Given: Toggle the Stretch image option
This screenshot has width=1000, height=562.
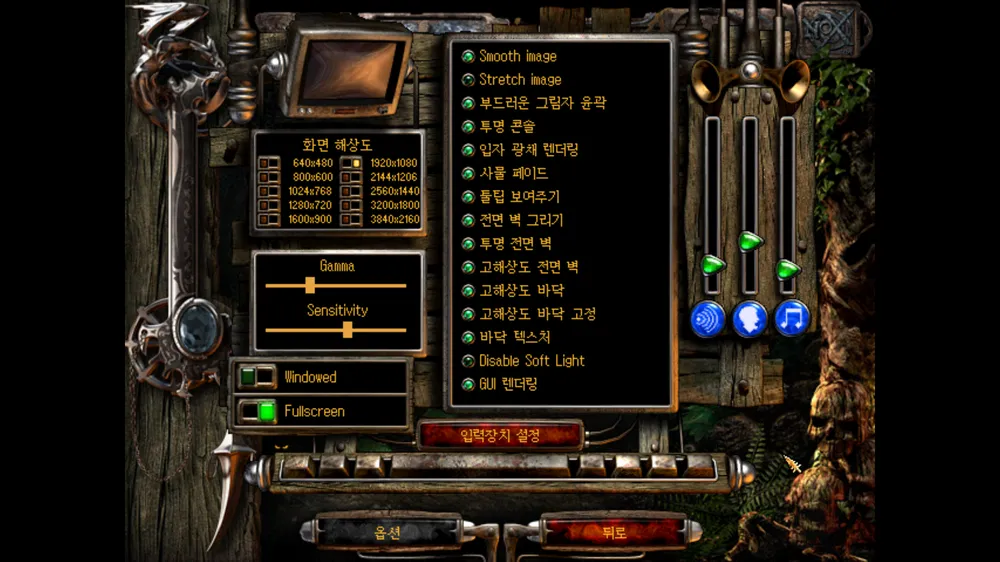Looking at the screenshot, I should tap(467, 80).
